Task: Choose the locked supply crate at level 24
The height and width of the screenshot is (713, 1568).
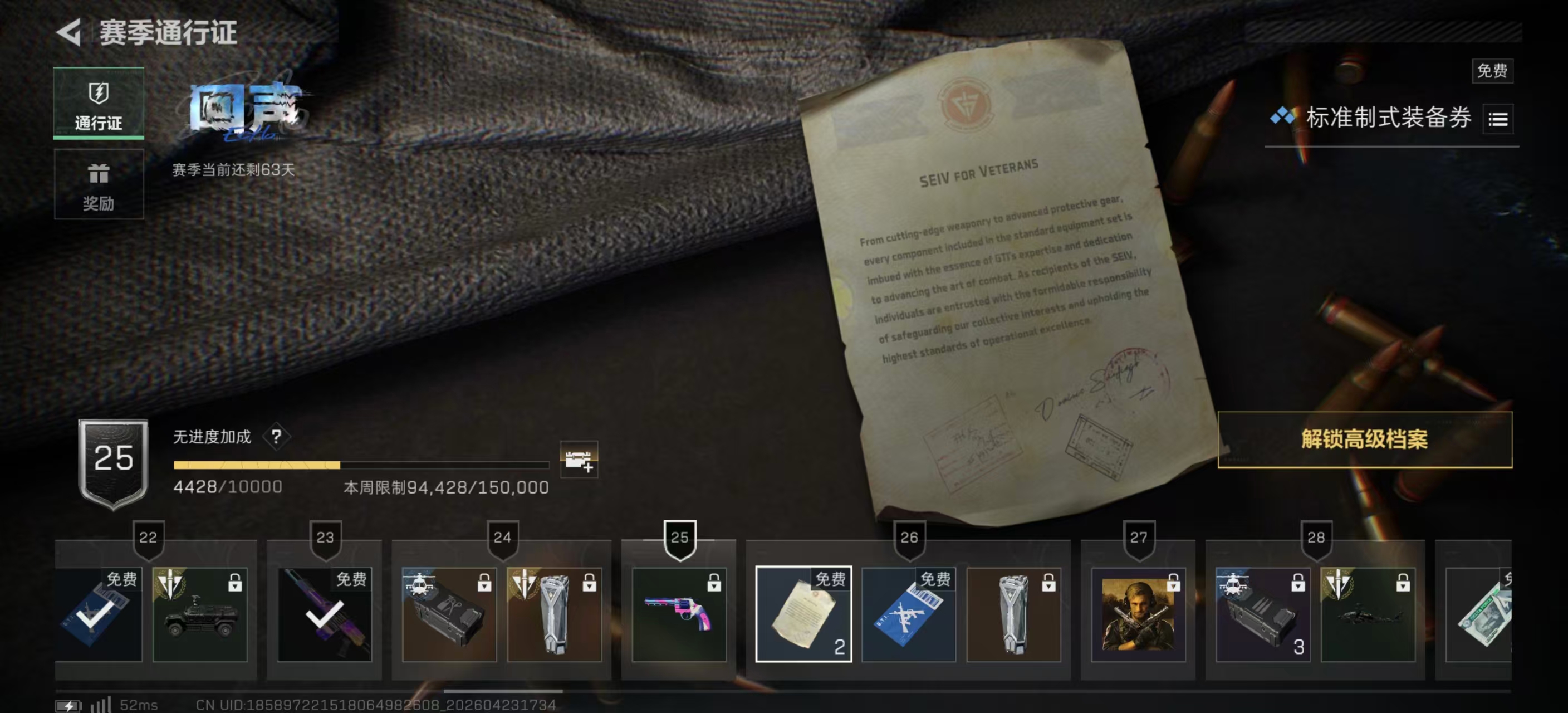Action: (x=449, y=614)
